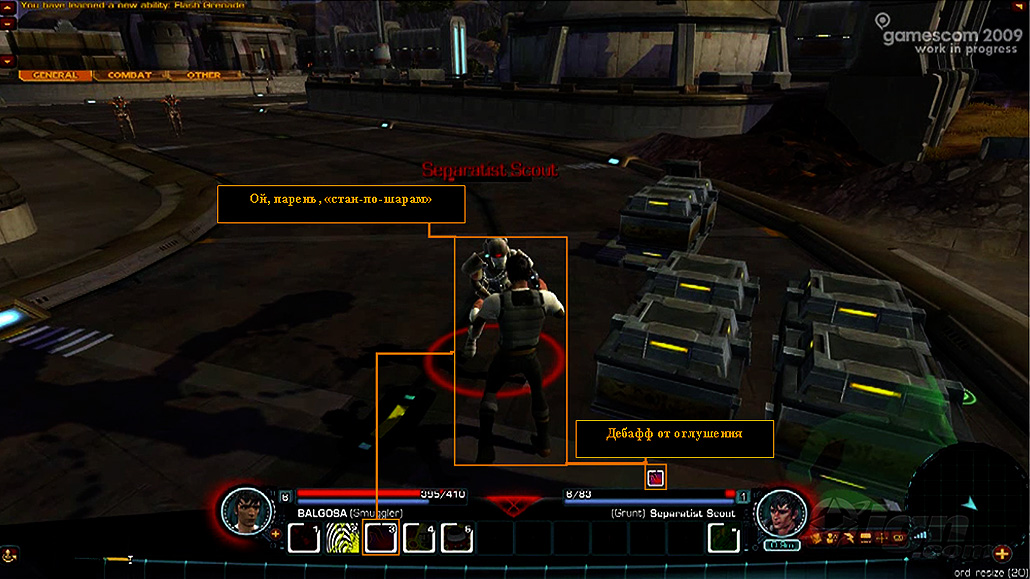Viewport: 1030px width, 579px height.
Task: Click the orange plus button near minimap
Action: pos(1002,553)
